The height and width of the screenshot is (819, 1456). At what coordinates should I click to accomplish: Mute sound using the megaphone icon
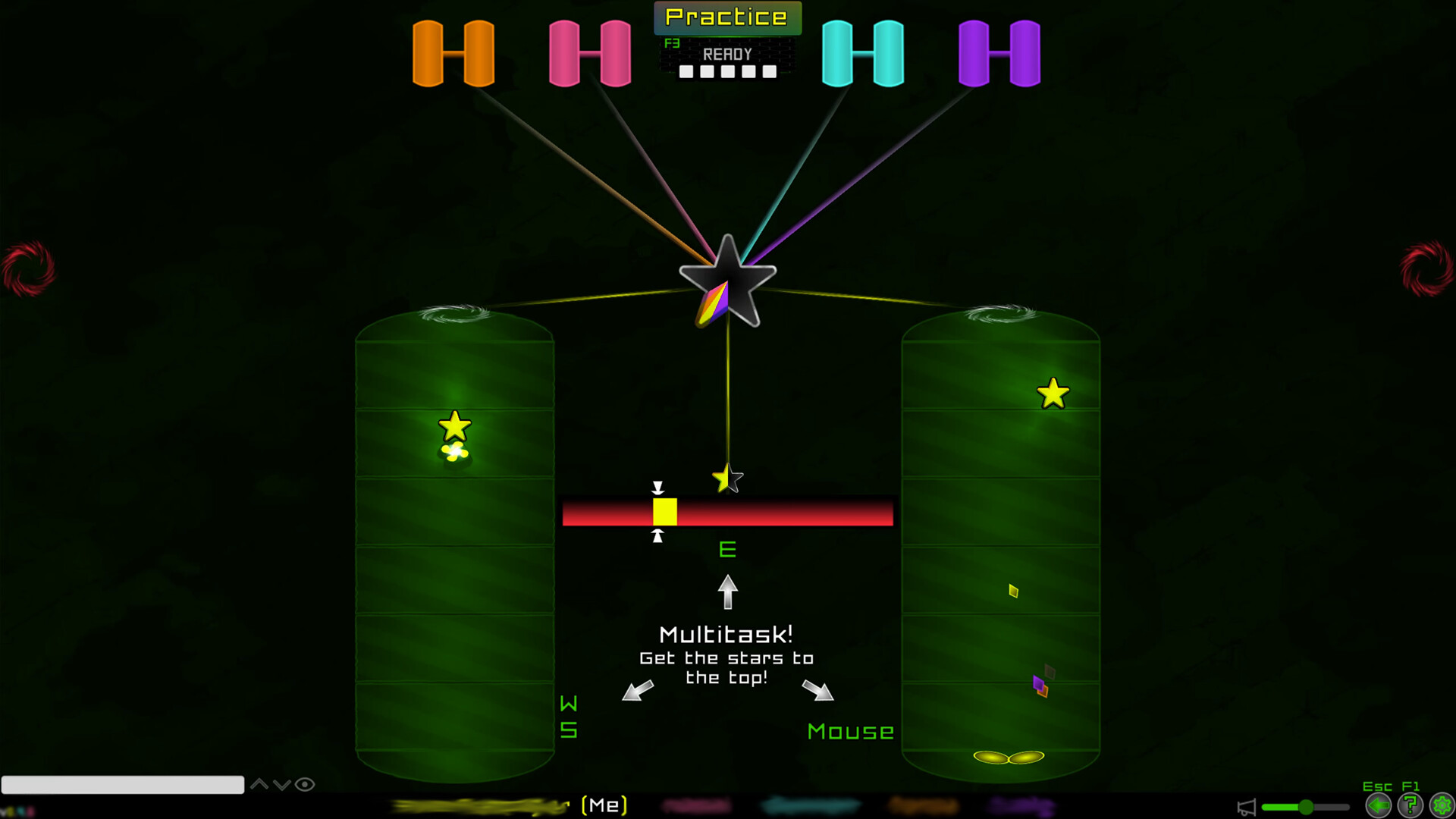click(1247, 808)
